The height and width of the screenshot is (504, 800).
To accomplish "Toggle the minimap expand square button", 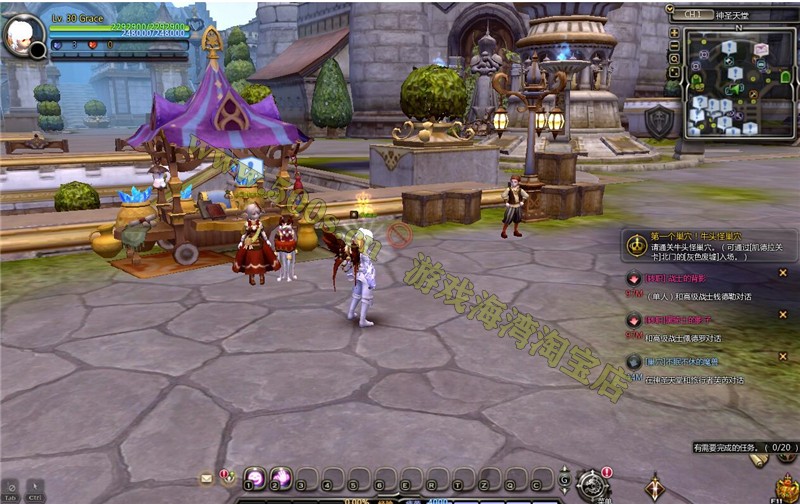I will [674, 72].
